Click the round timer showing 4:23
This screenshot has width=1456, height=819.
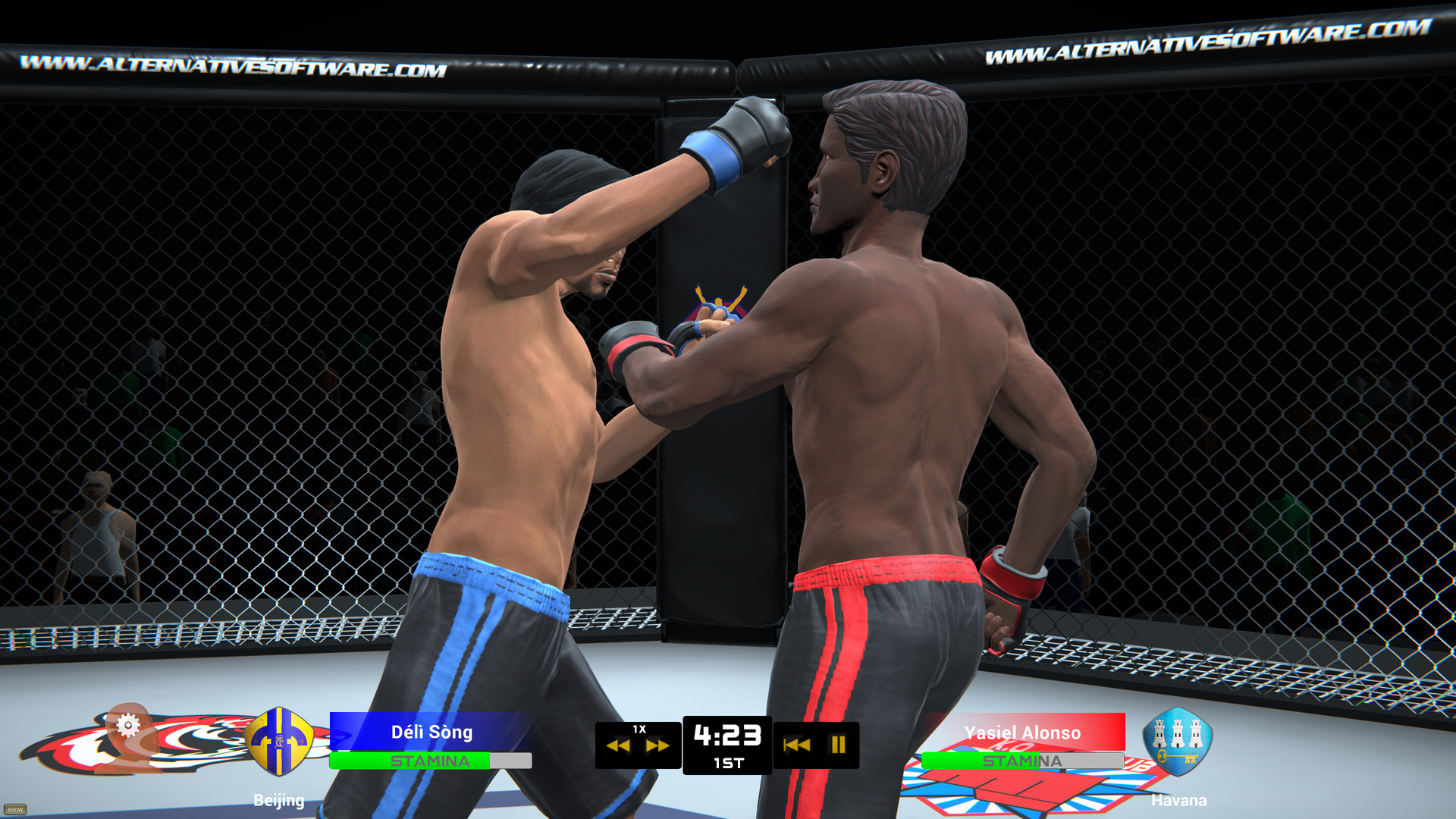(728, 734)
